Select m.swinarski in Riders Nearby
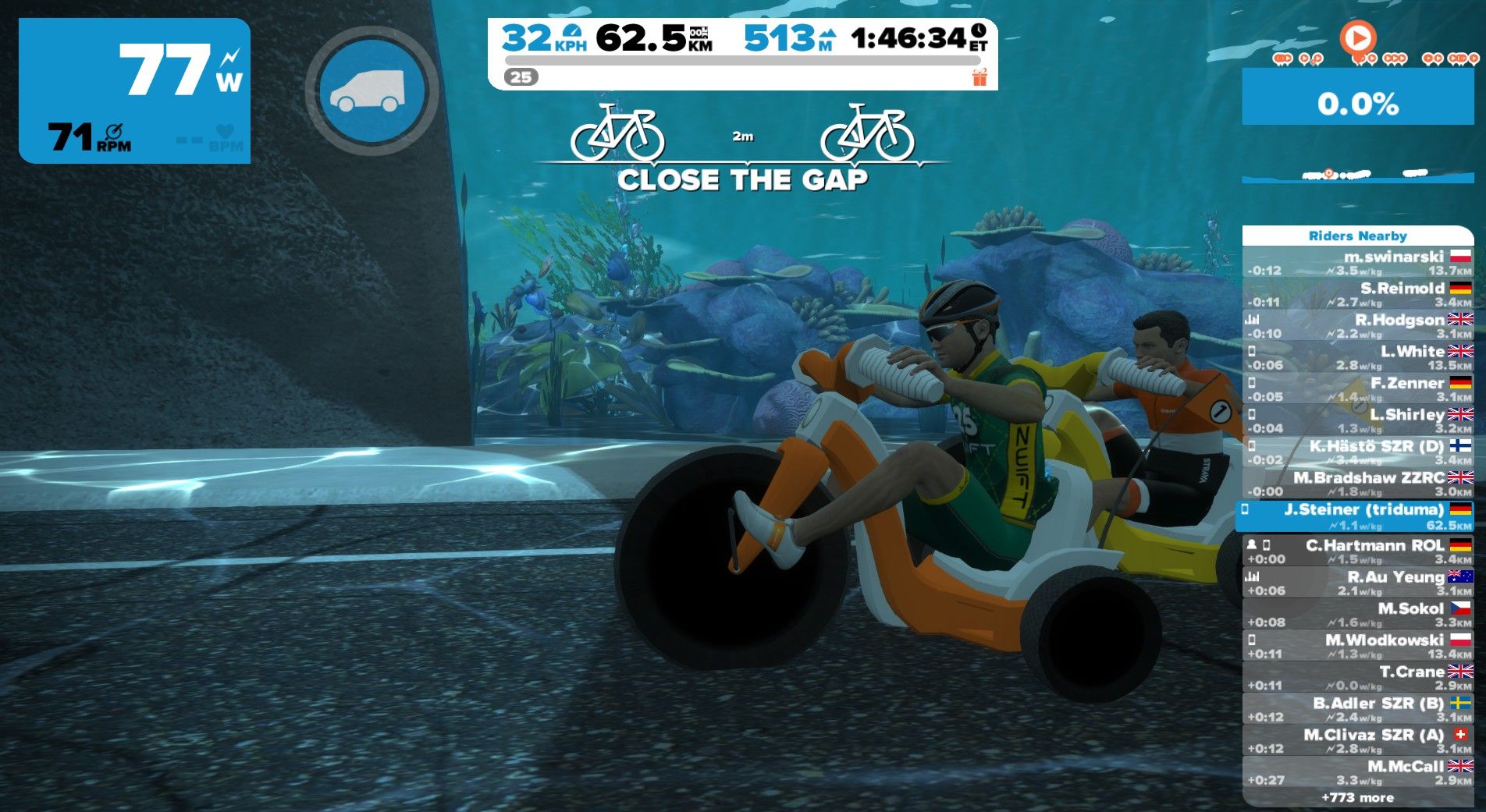Image resolution: width=1486 pixels, height=812 pixels. (x=1357, y=263)
